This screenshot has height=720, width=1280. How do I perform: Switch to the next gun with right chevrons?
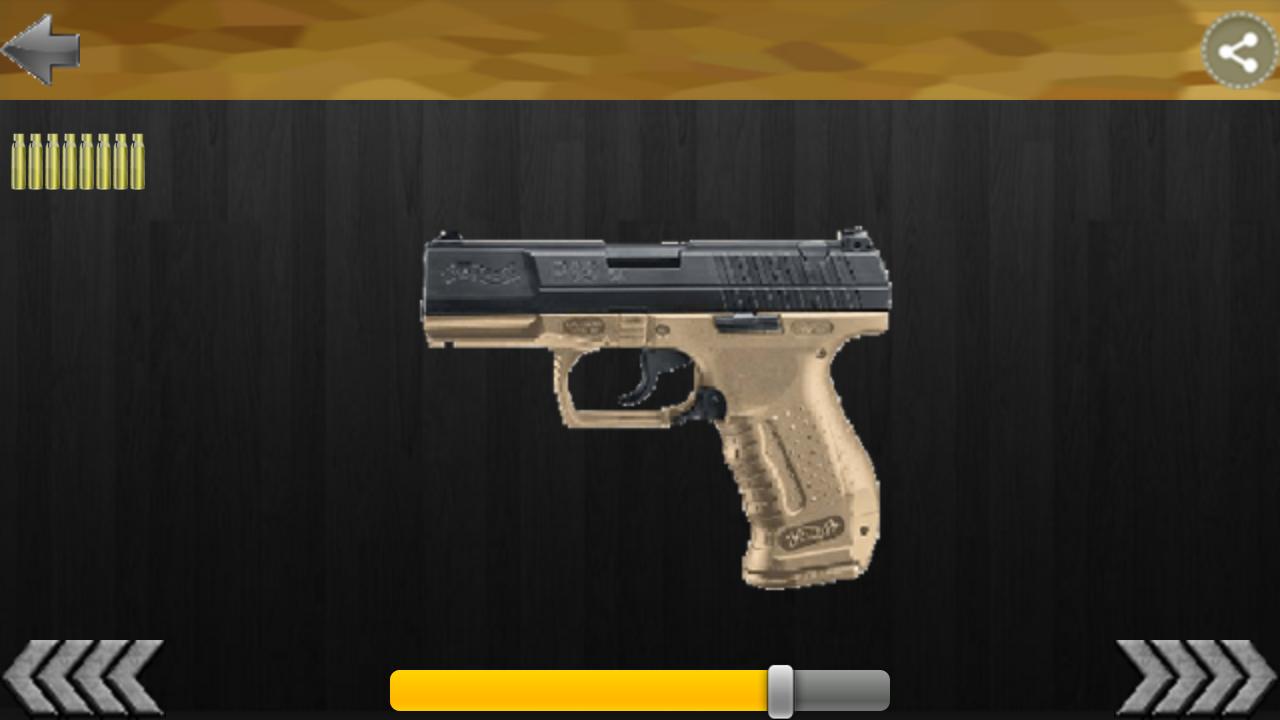tap(1195, 678)
